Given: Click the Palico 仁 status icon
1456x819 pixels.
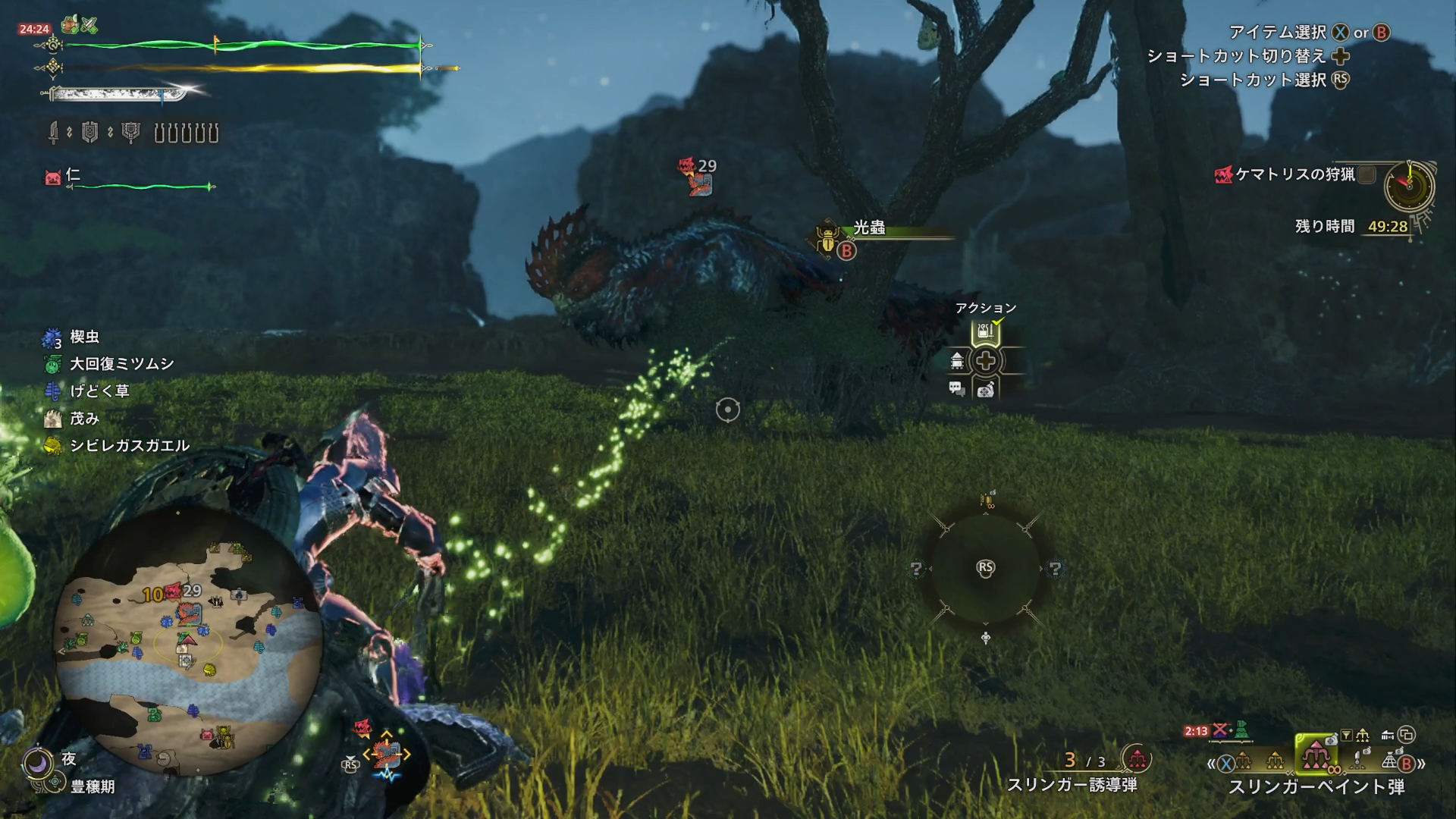Looking at the screenshot, I should [x=52, y=177].
